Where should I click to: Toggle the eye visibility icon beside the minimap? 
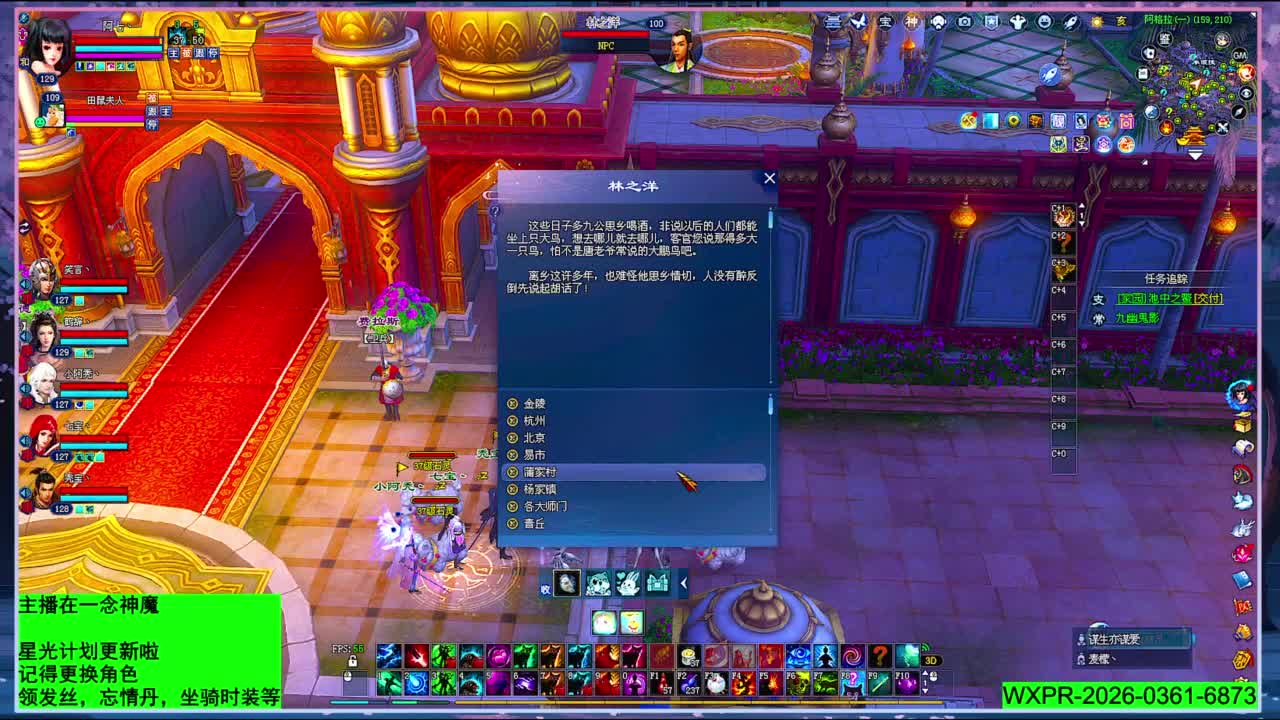tap(1246, 93)
